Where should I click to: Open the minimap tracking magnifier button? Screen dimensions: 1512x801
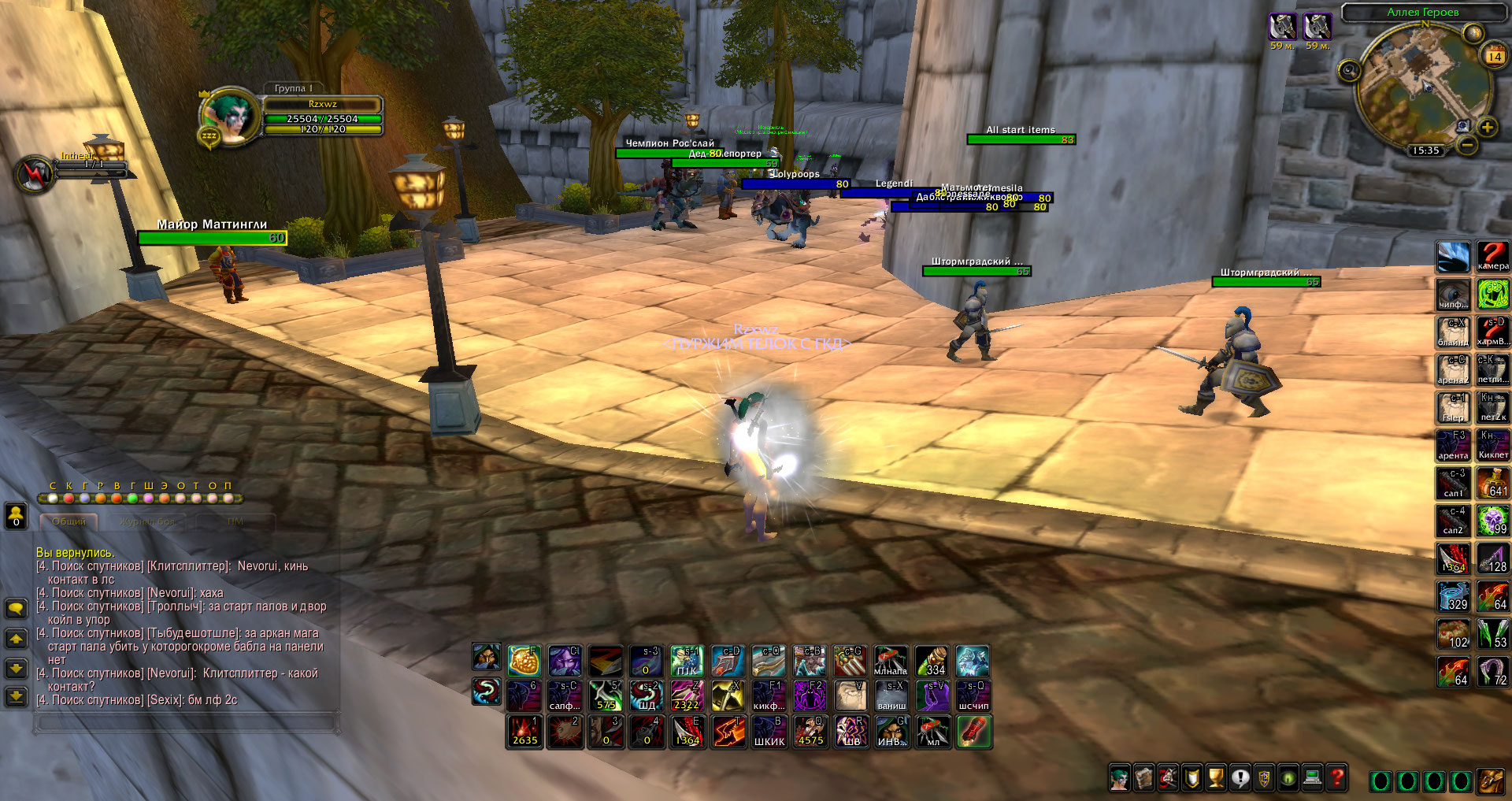coord(1349,71)
